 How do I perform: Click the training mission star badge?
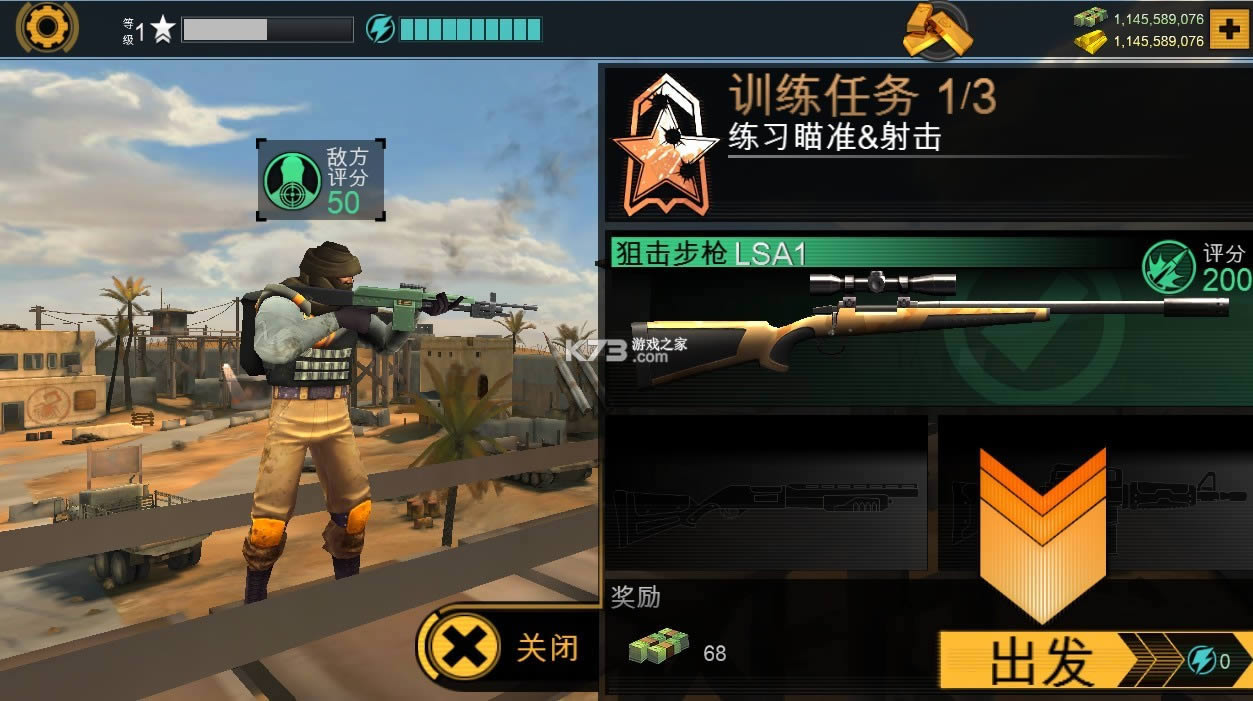point(665,146)
